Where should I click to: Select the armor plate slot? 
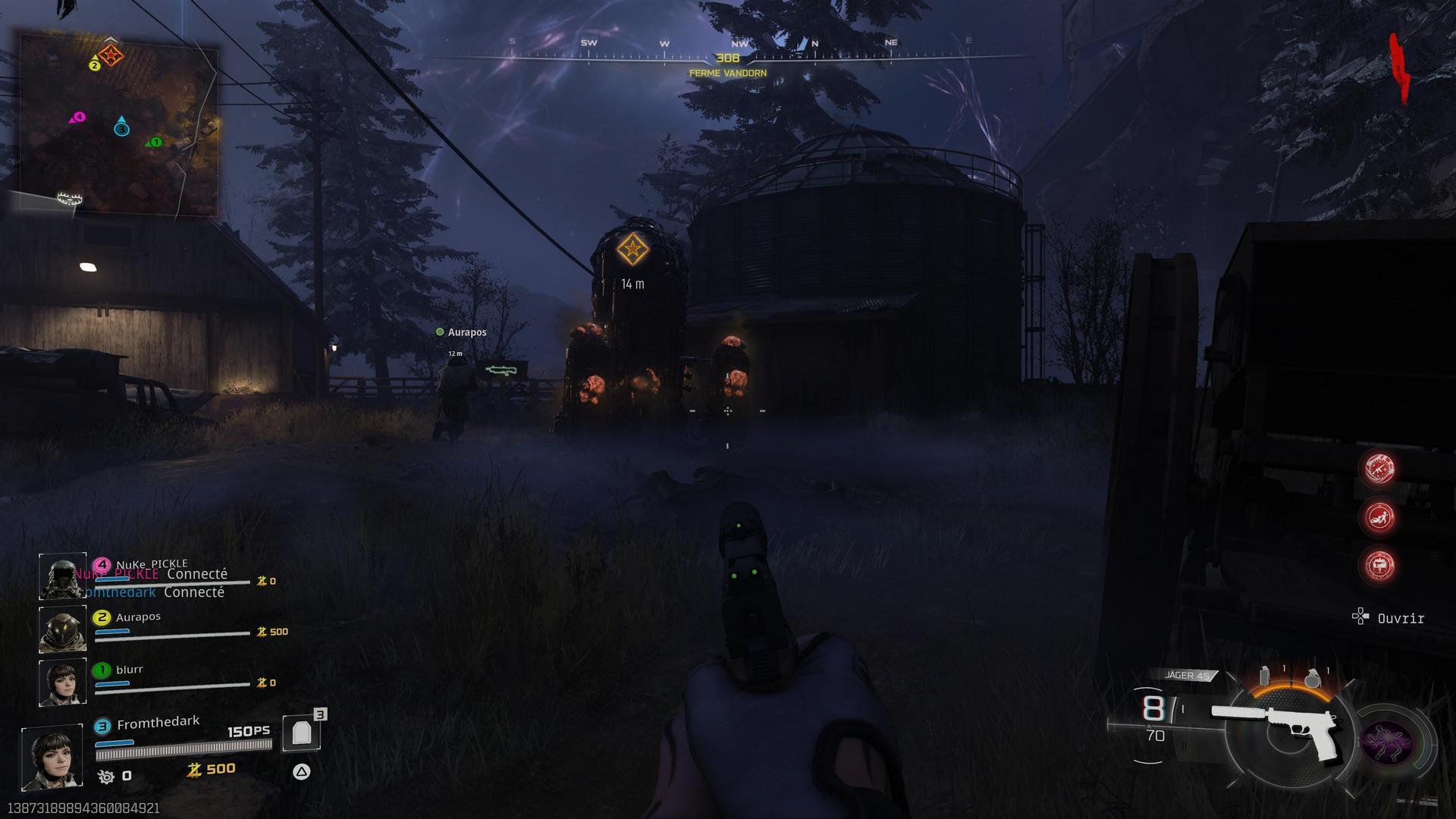click(302, 733)
